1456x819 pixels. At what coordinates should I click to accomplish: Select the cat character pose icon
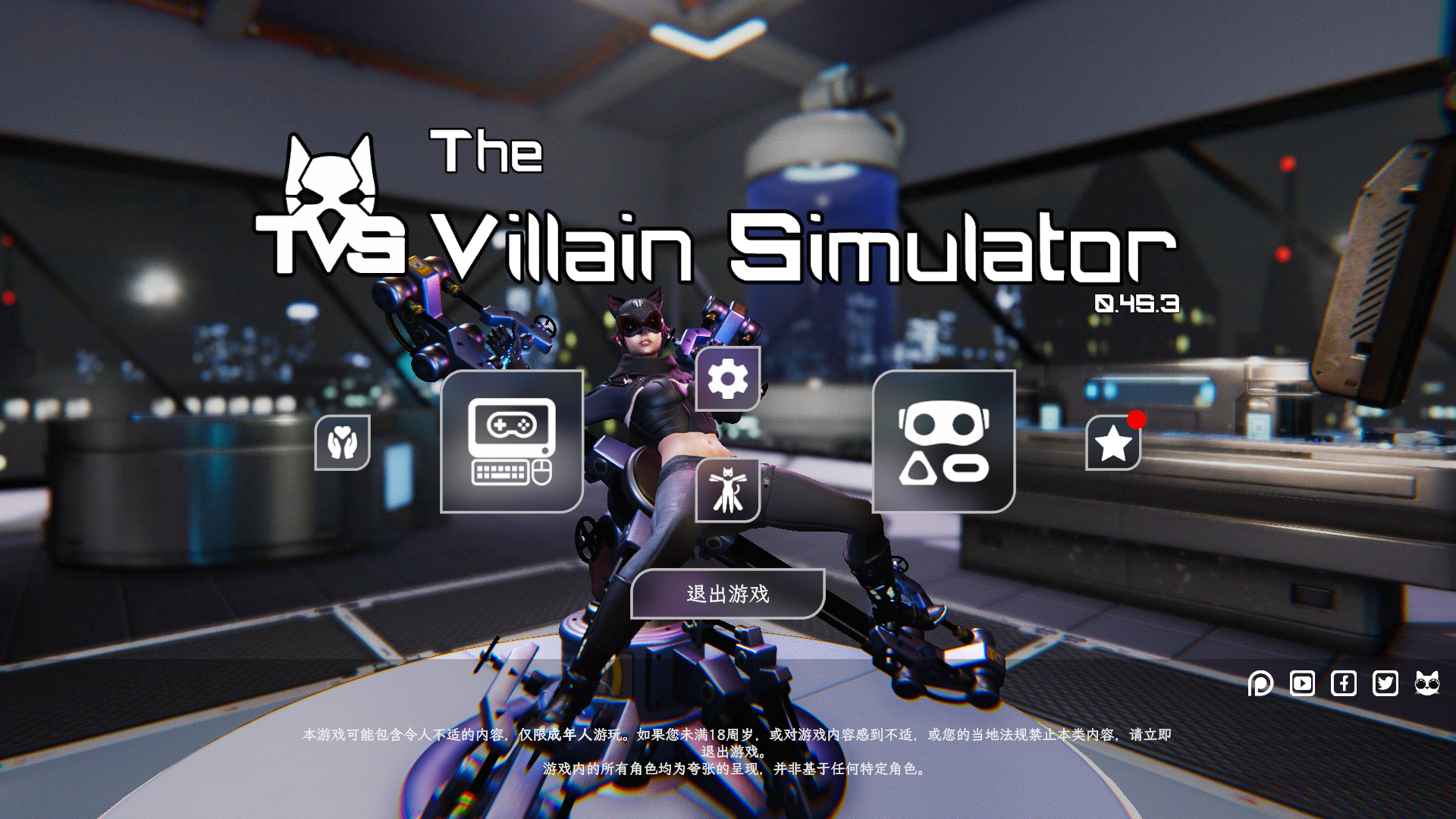(726, 490)
